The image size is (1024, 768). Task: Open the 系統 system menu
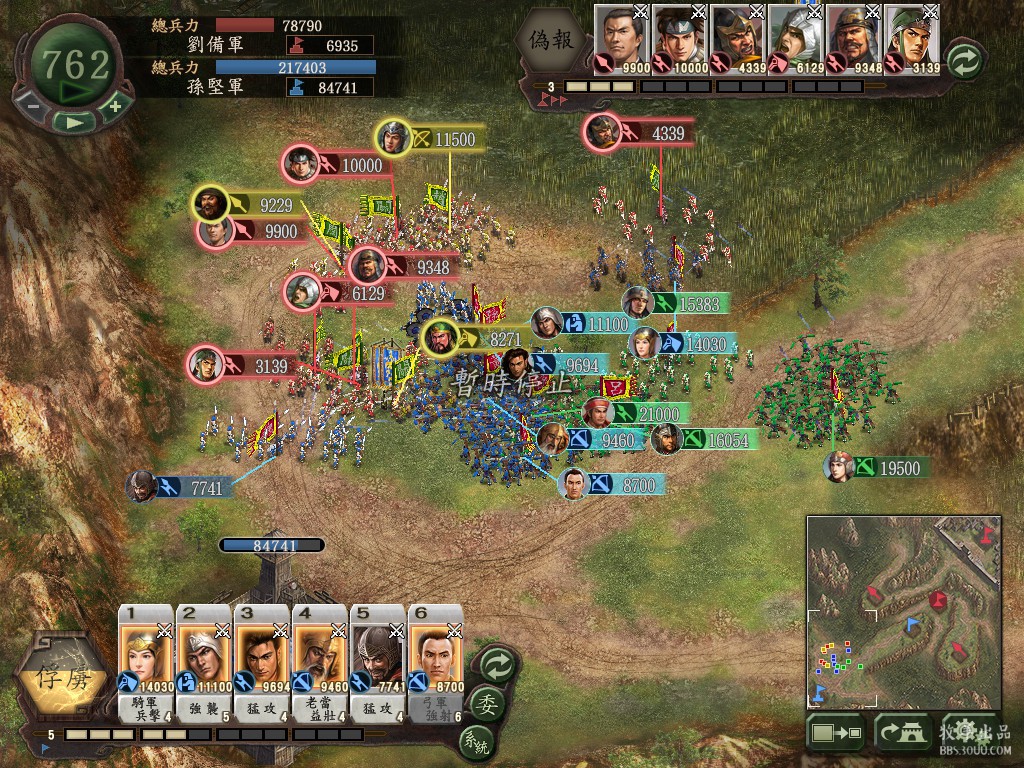pos(478,742)
